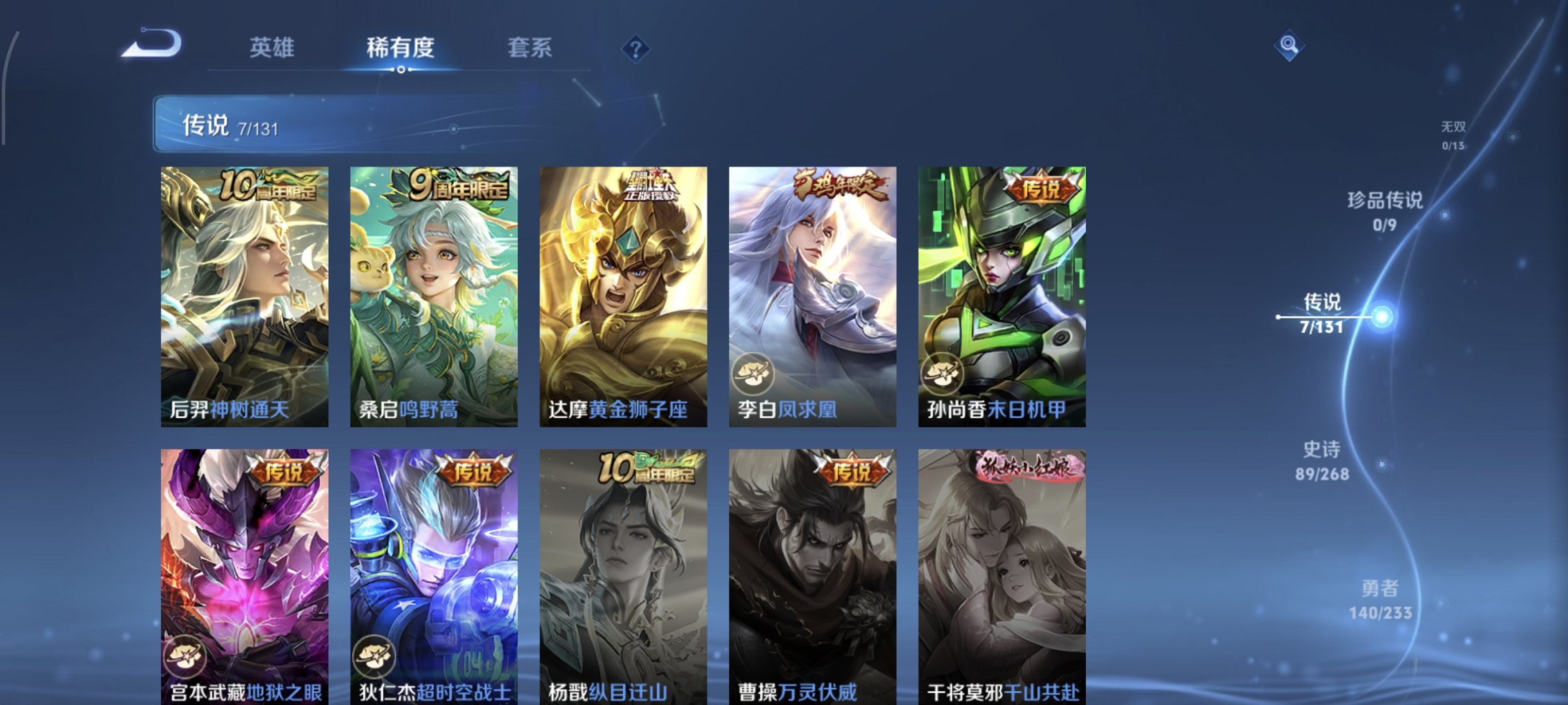Viewport: 1568px width, 705px height.
Task: Click the owned badge icon on 狄仁杰超时空战士 skin
Action: coord(376,657)
